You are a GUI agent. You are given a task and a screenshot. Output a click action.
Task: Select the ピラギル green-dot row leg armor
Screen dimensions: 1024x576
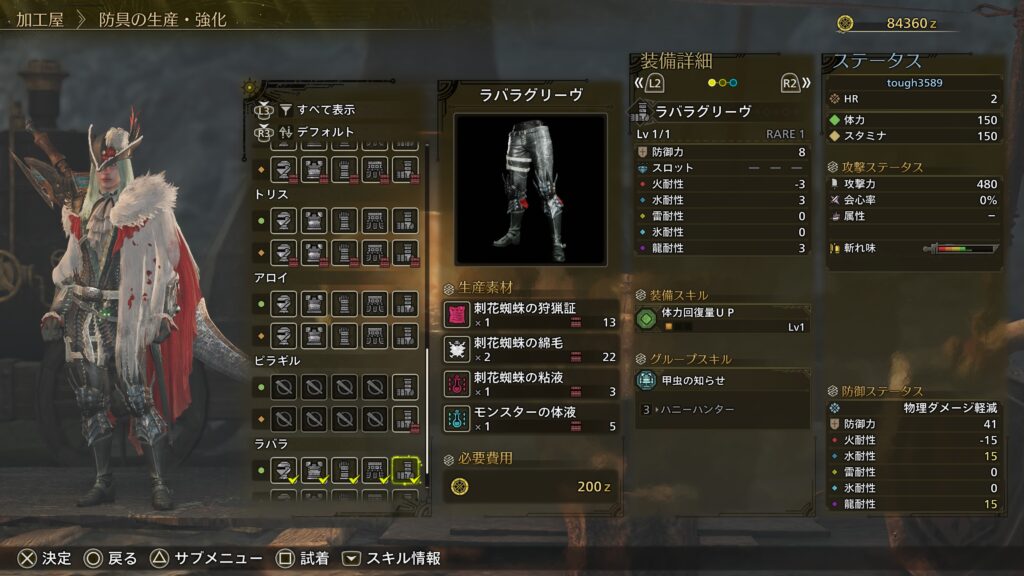(405, 386)
